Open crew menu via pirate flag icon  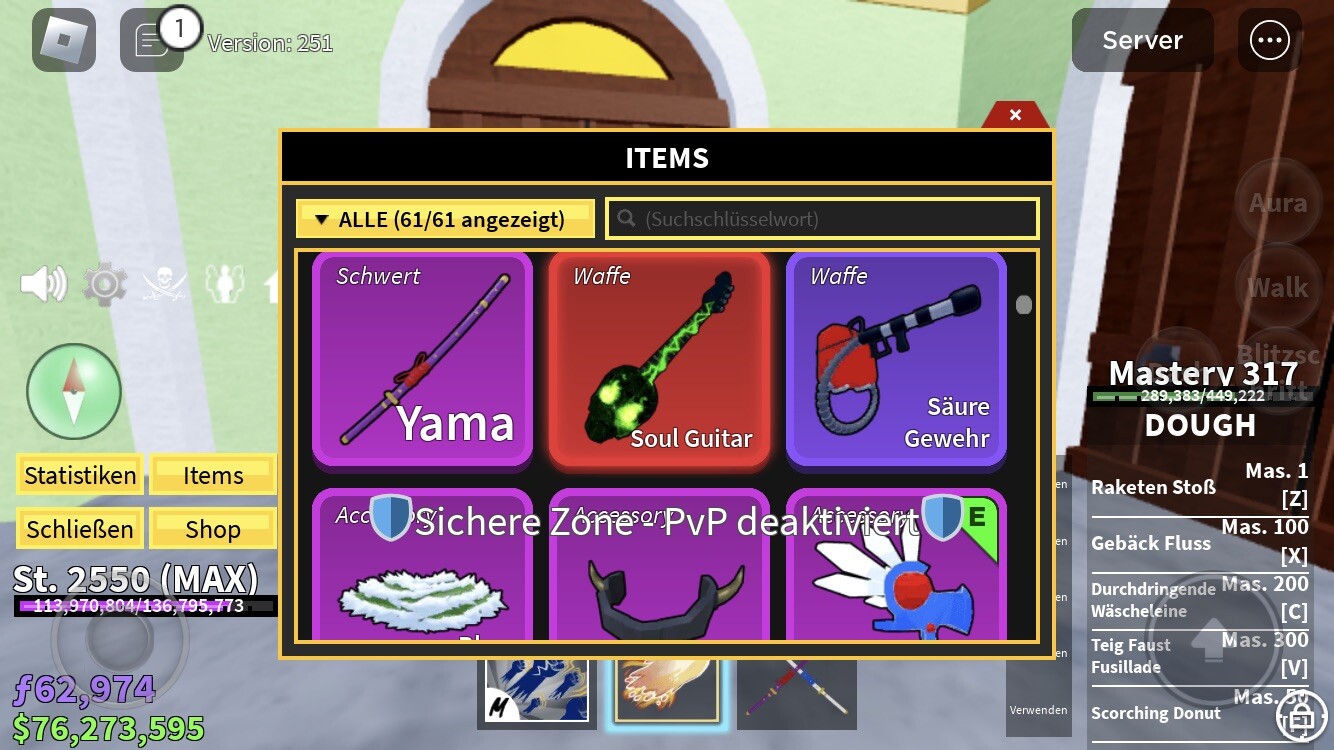click(163, 283)
